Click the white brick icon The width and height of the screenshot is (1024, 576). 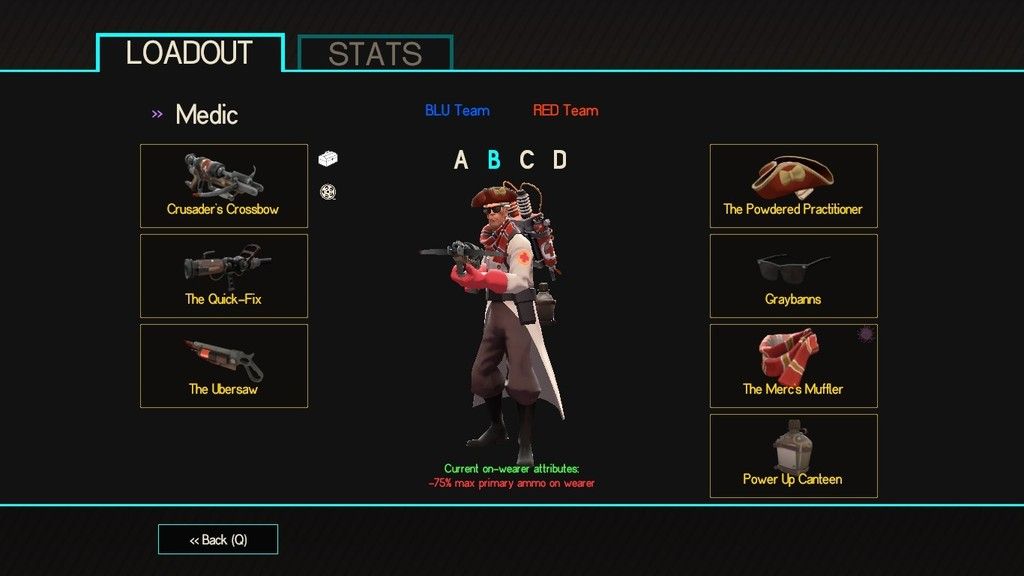pyautogui.click(x=329, y=158)
